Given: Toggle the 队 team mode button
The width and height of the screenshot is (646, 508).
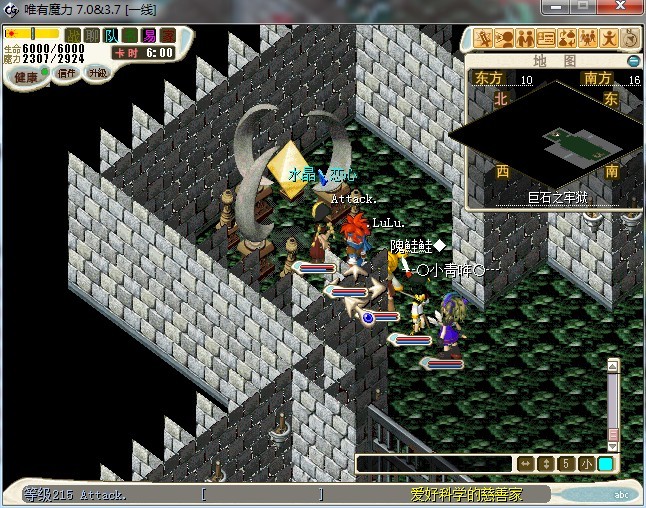Looking at the screenshot, I should pos(111,35).
